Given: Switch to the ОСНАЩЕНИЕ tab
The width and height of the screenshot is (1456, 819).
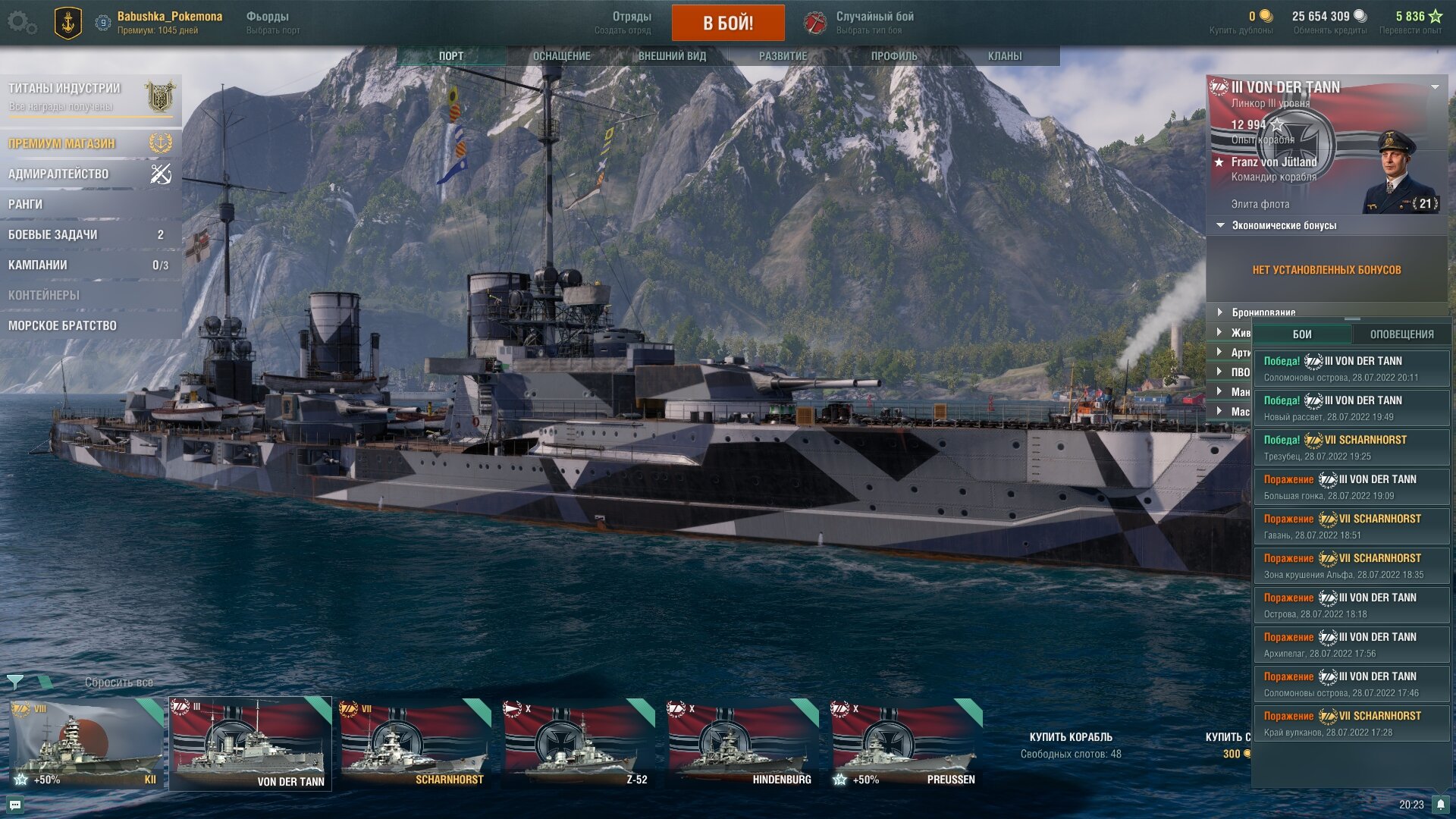Looking at the screenshot, I should [x=561, y=56].
